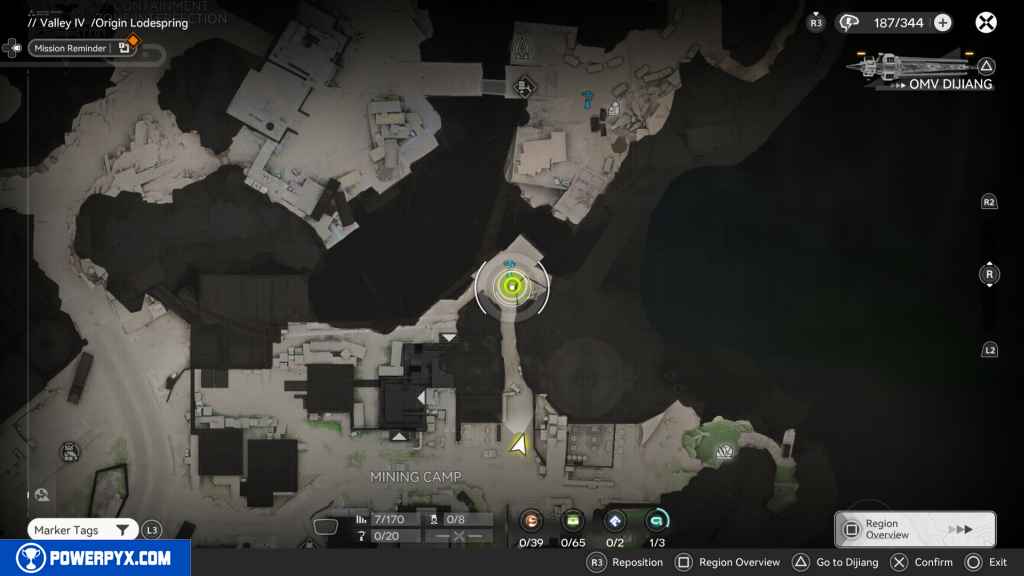Click the green chest counter icon showing 0/65
Viewport: 1024px width, 576px height.
point(573,520)
